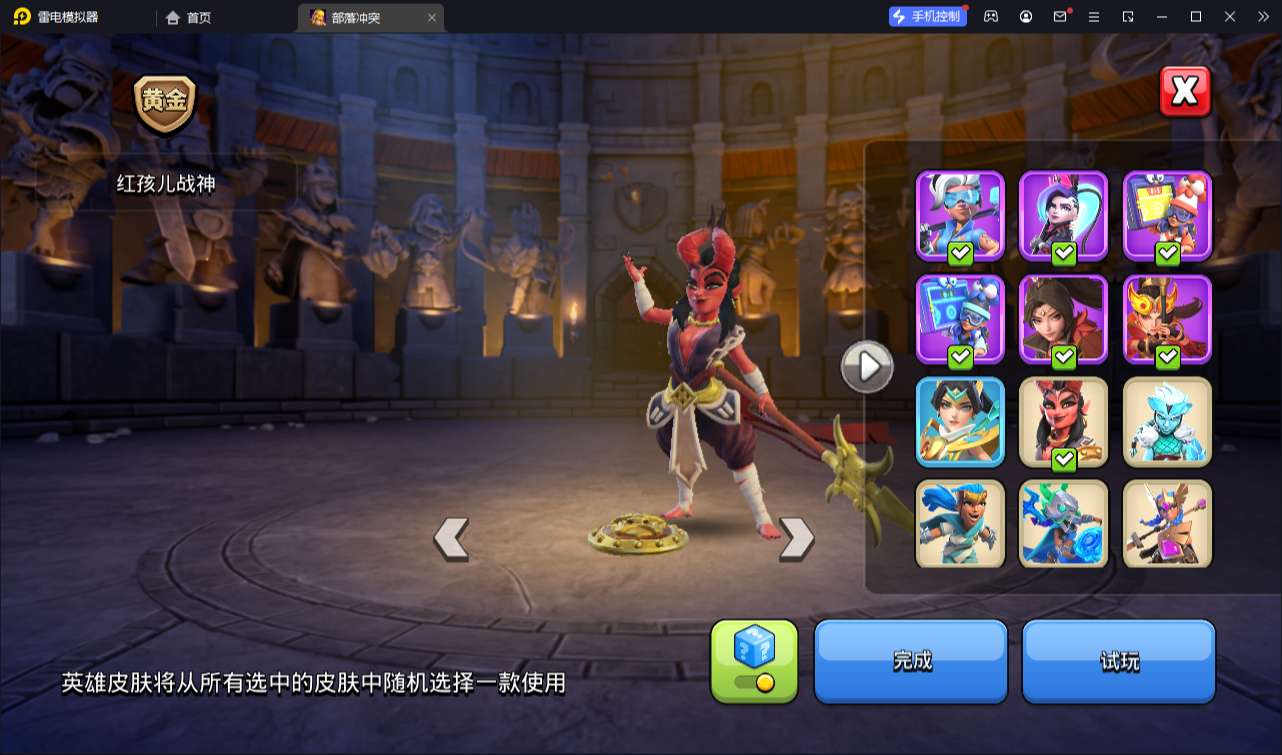Open the LDPlayer account icon
Screen dimensions: 1282x755
(1025, 16)
